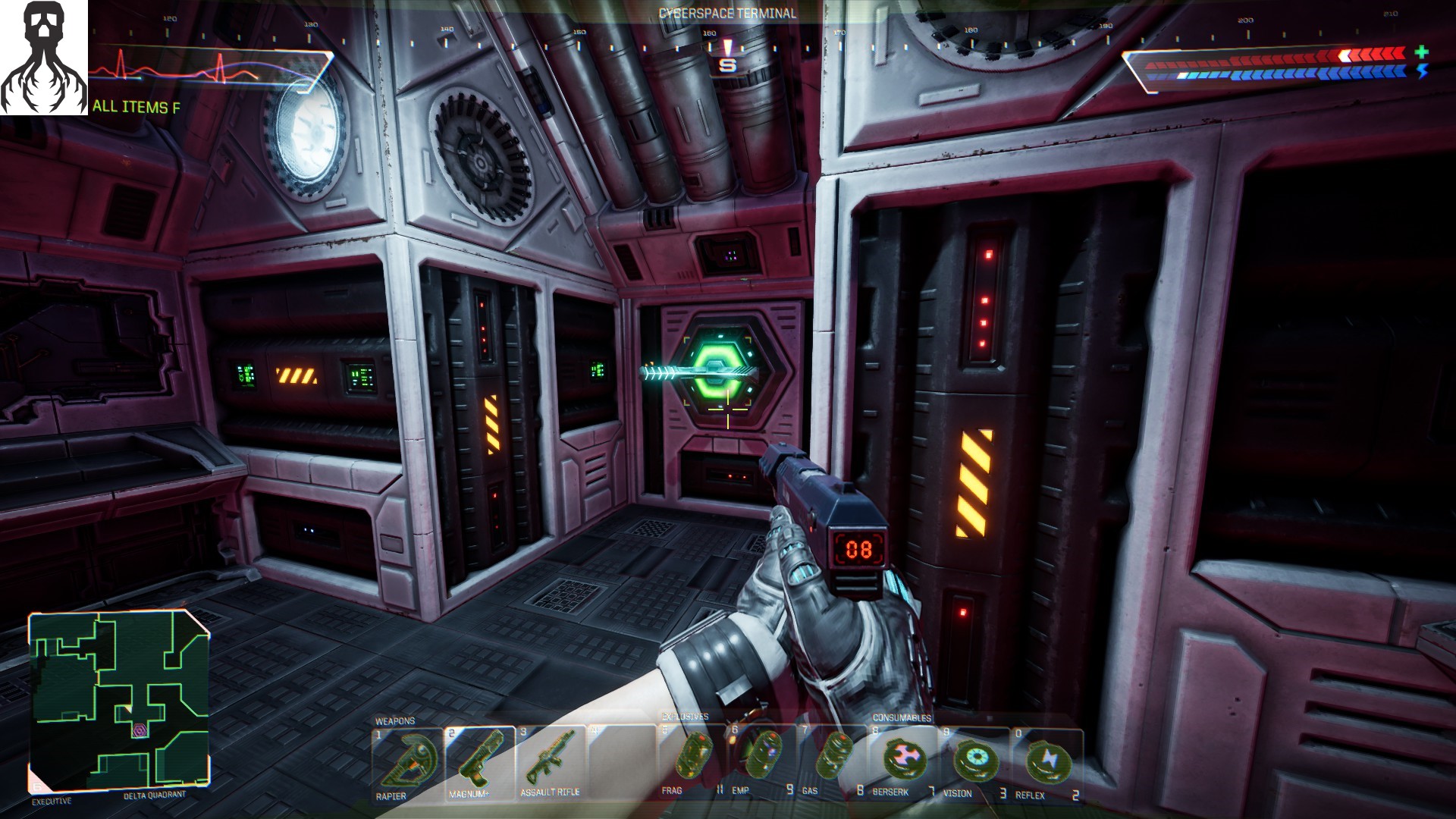Select the Rapier weapon slot

pyautogui.click(x=407, y=761)
